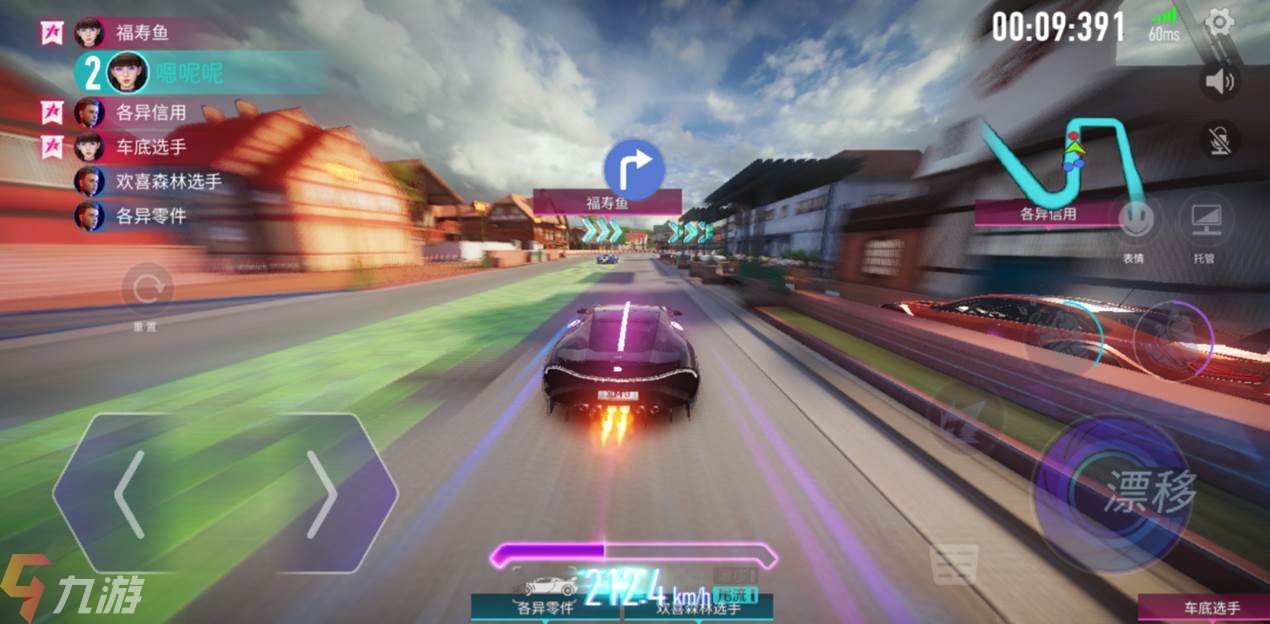The width and height of the screenshot is (1270, 624).
Task: Open the settings gear menu
Action: point(1220,24)
